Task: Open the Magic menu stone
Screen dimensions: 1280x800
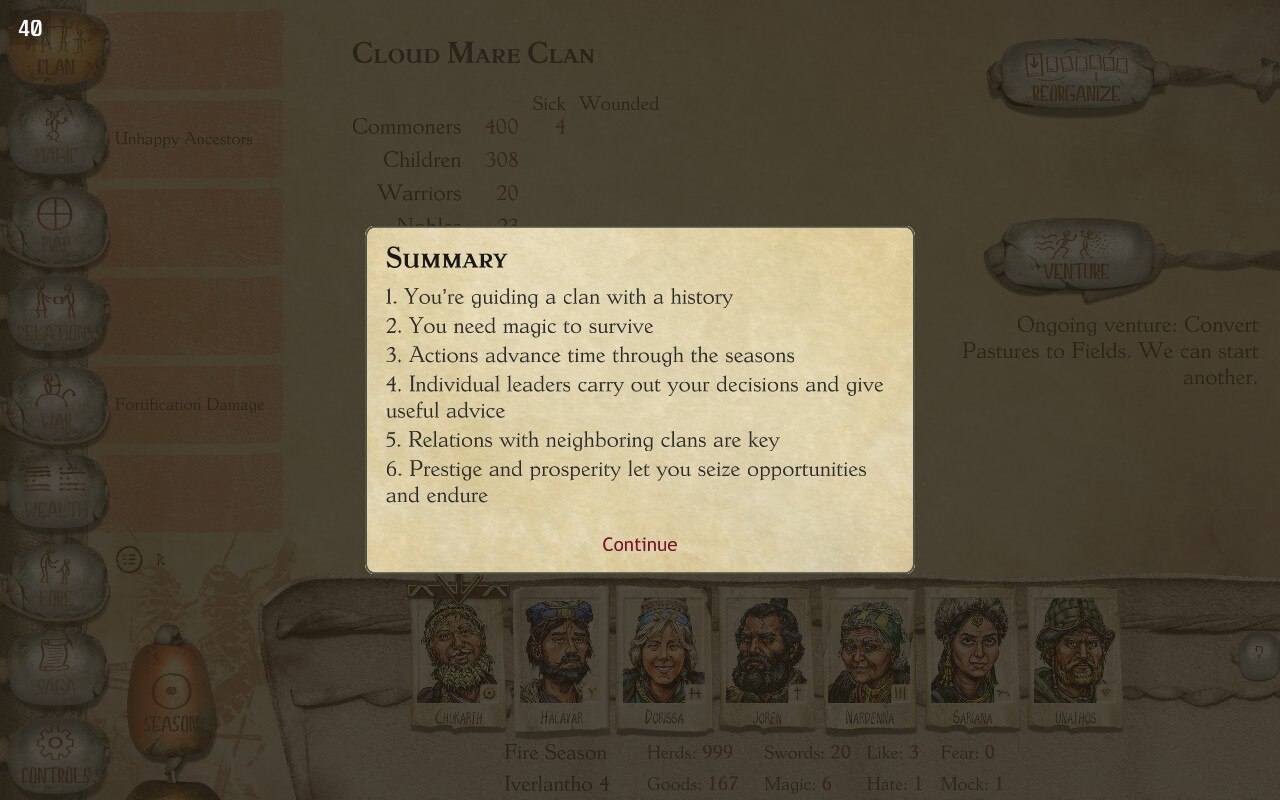Action: [56, 138]
